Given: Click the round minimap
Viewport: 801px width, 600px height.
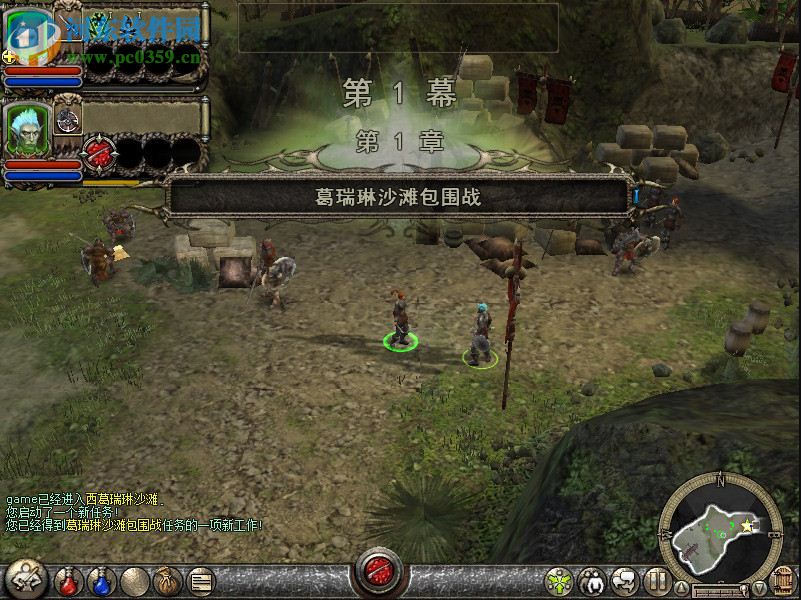Looking at the screenshot, I should point(720,525).
